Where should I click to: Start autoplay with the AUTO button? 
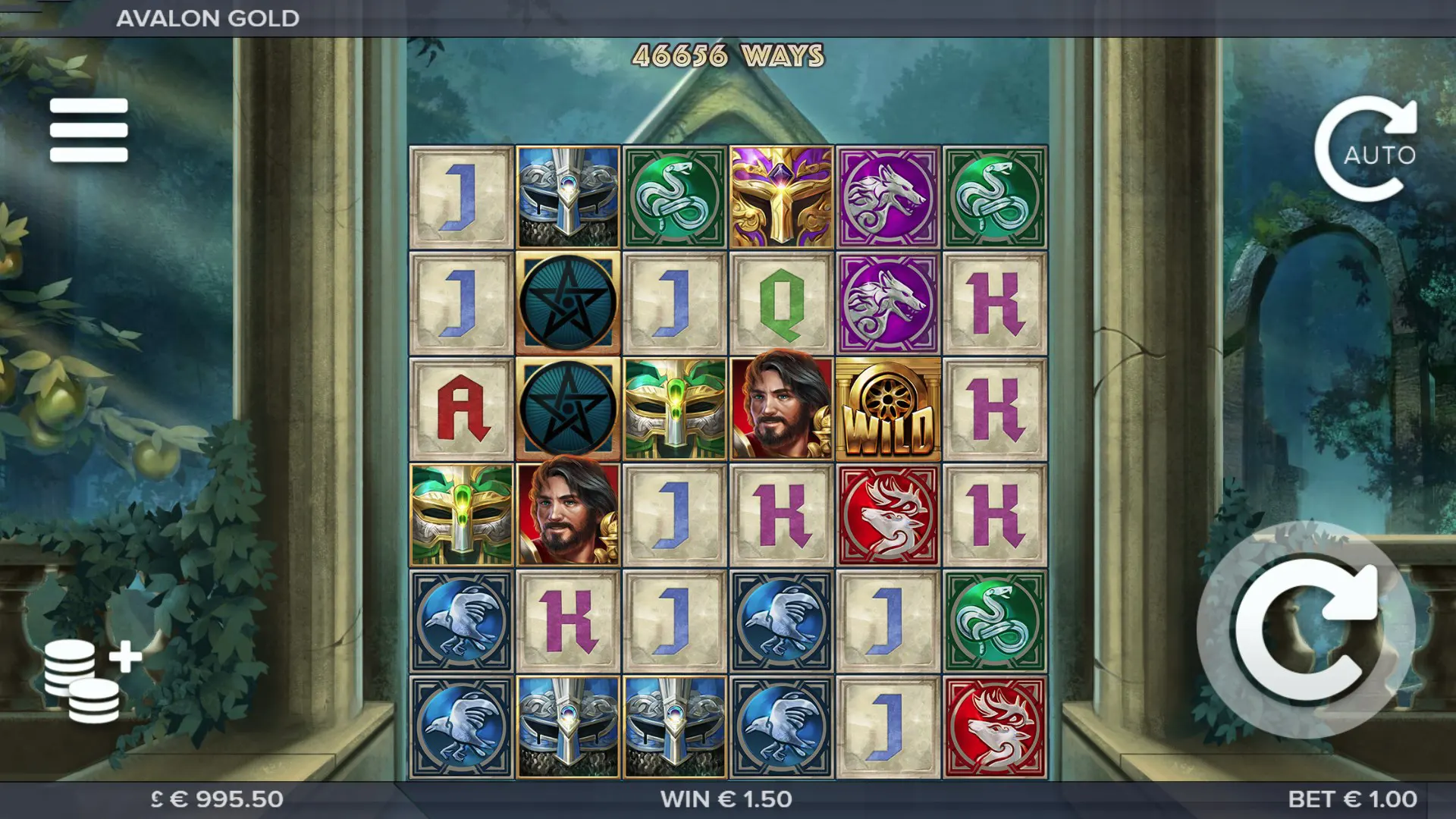1367,149
